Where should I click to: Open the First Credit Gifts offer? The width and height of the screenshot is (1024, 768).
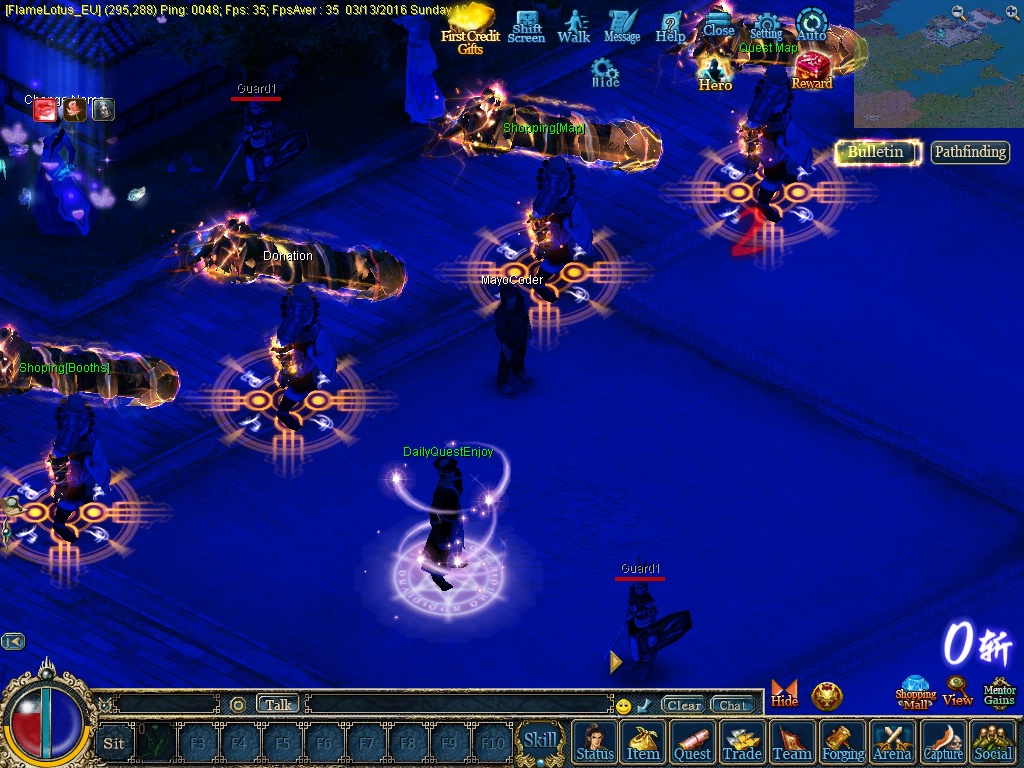470,30
